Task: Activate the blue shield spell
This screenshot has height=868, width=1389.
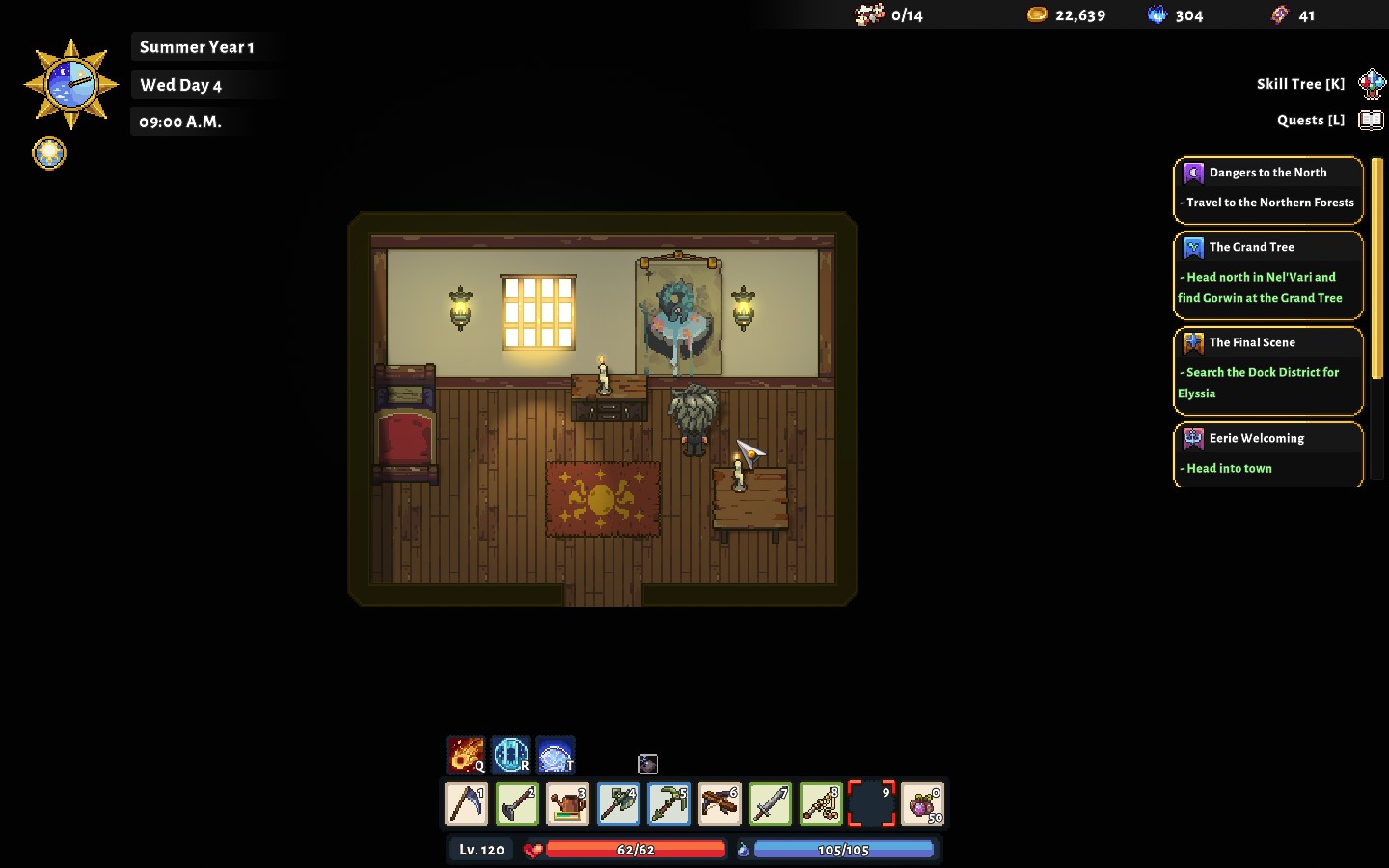Action: [x=511, y=754]
